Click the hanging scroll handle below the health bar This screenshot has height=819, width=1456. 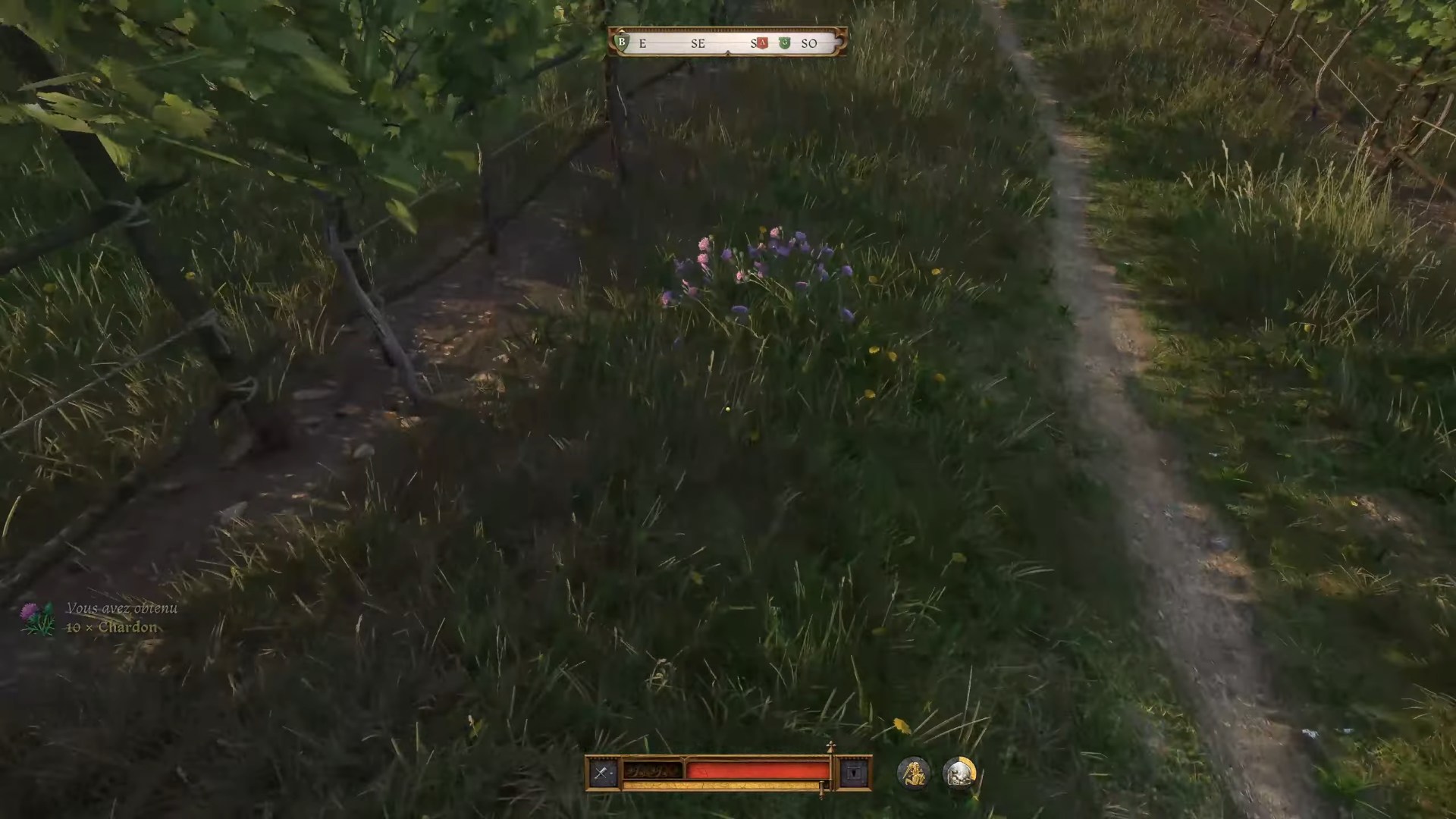point(822,790)
